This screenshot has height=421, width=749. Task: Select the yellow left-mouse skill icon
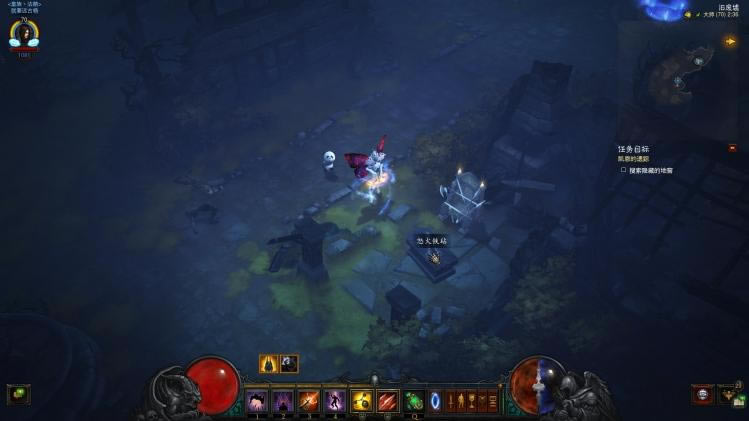(362, 401)
